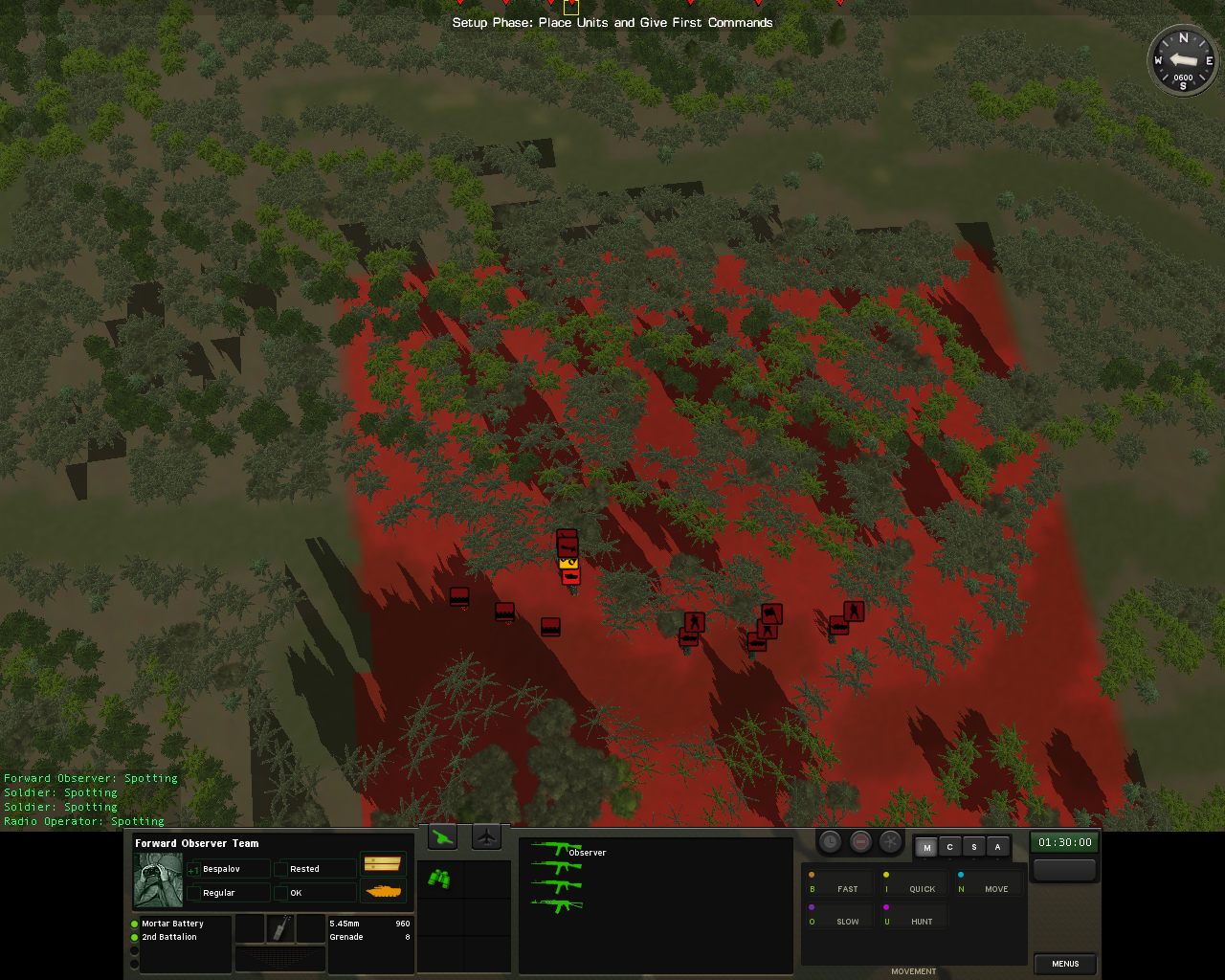Open the air support panel

click(487, 837)
